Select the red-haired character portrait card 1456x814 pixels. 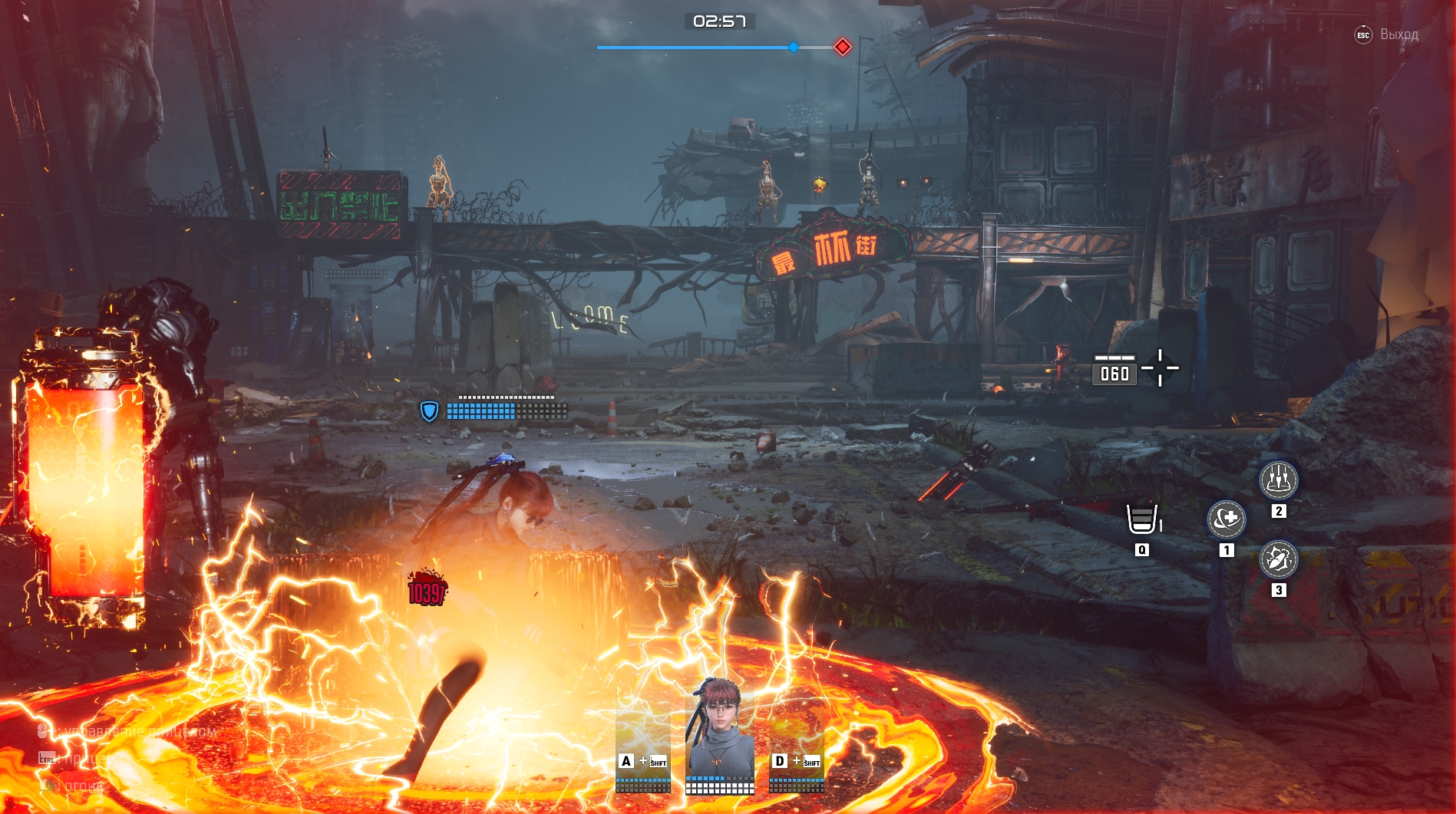(720, 733)
